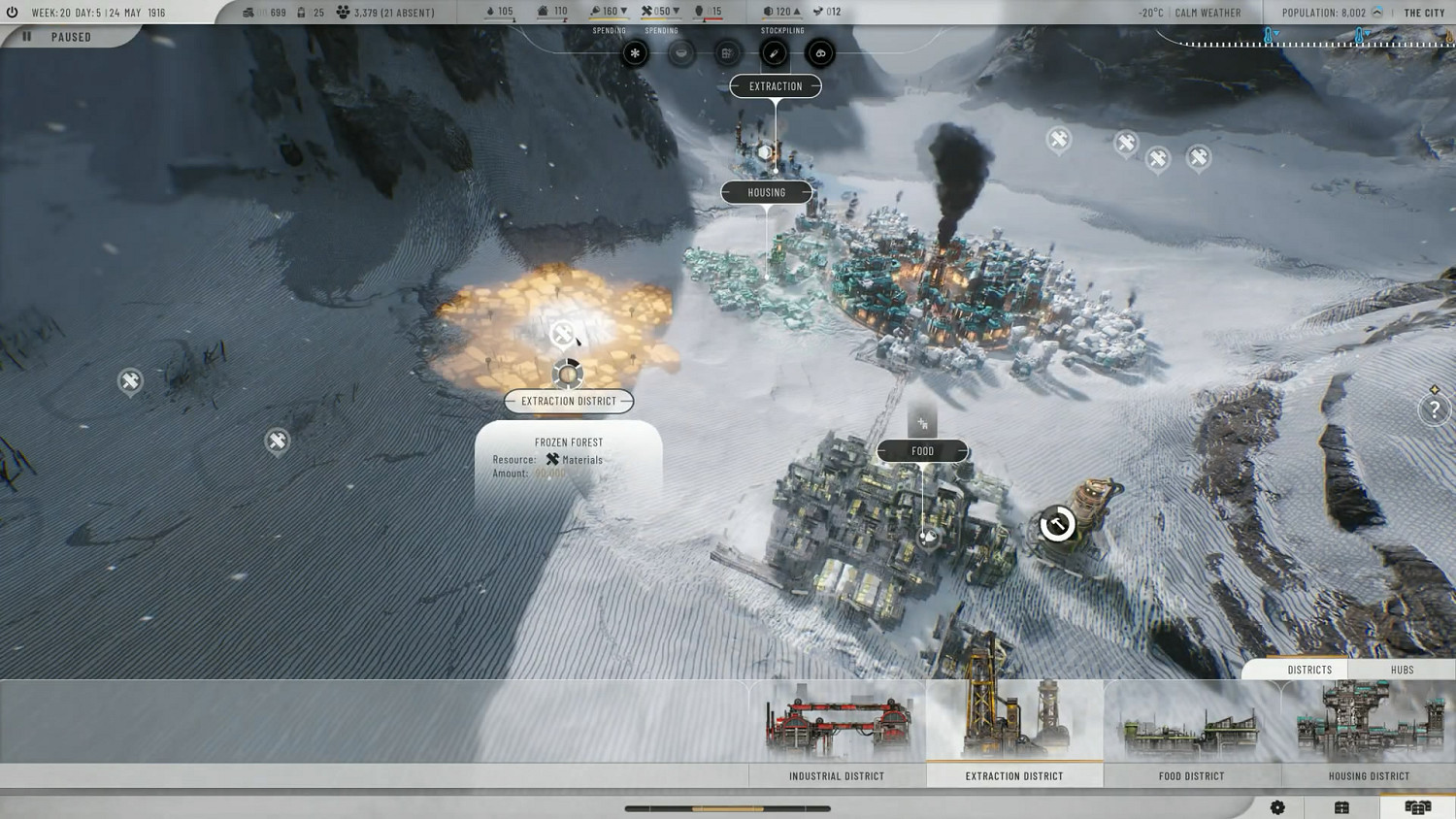Open the question mark help button
This screenshot has height=819, width=1456.
(1434, 410)
